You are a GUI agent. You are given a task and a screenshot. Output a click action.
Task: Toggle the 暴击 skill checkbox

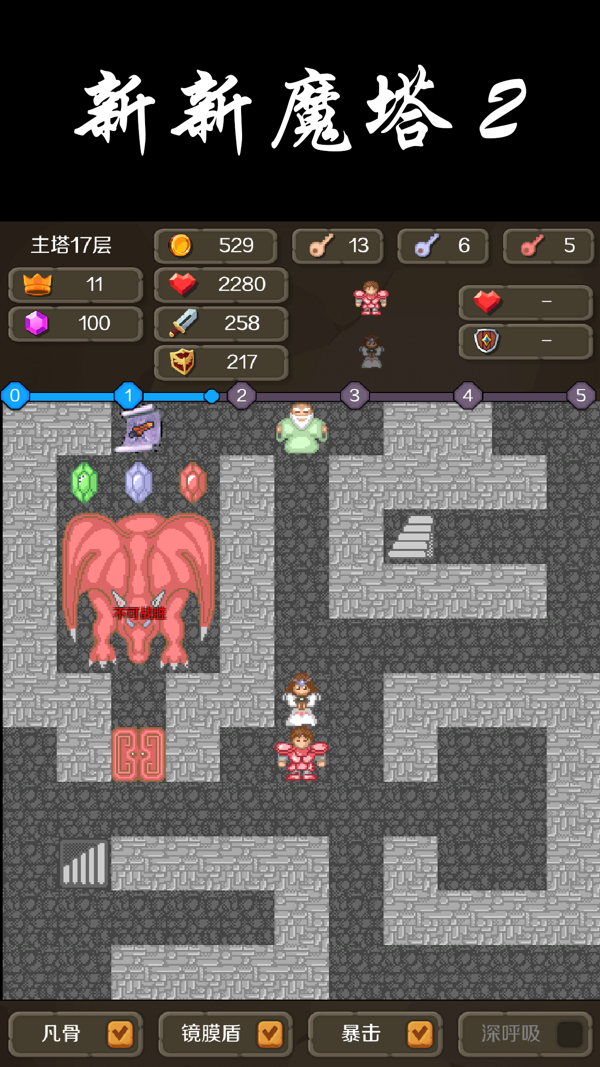click(x=420, y=1034)
